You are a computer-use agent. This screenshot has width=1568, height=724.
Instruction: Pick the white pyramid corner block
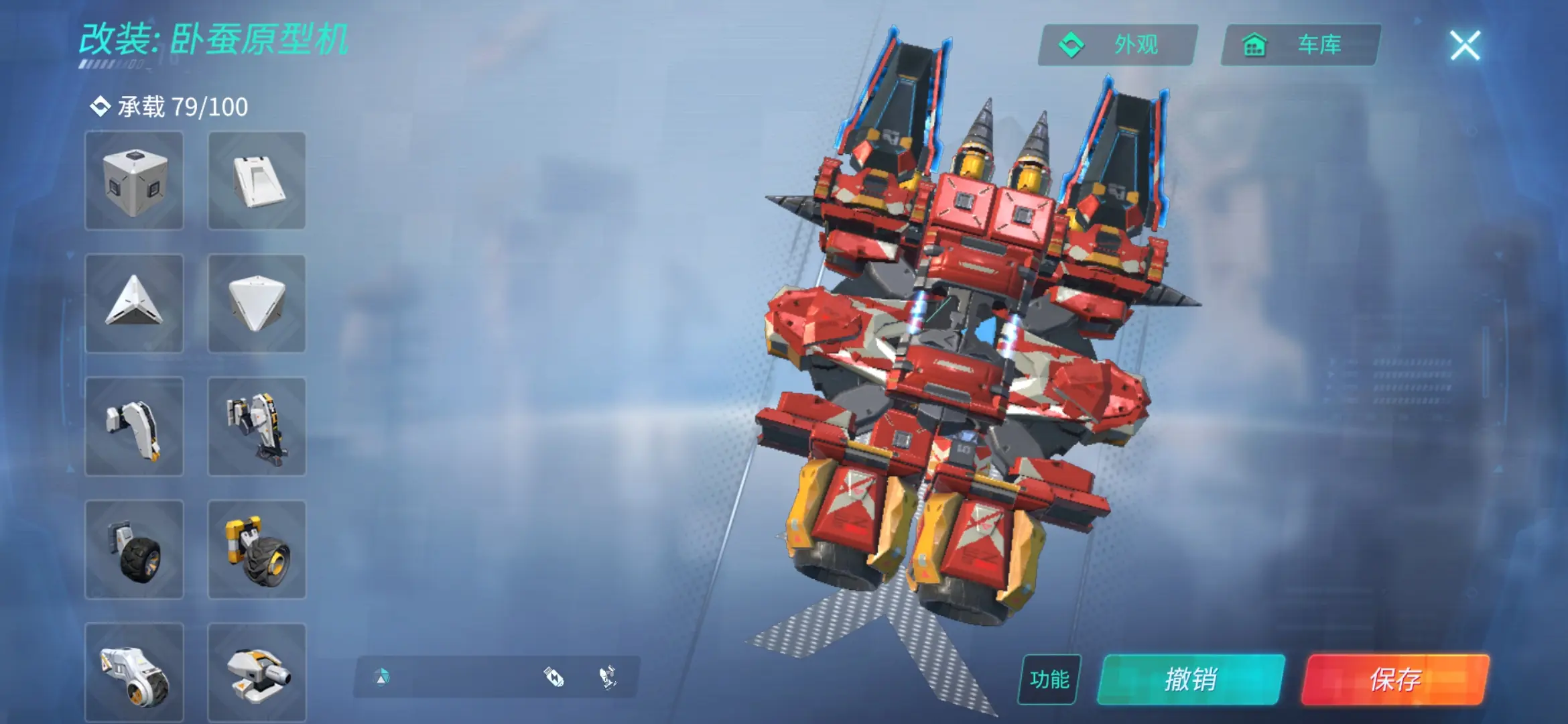(x=134, y=304)
